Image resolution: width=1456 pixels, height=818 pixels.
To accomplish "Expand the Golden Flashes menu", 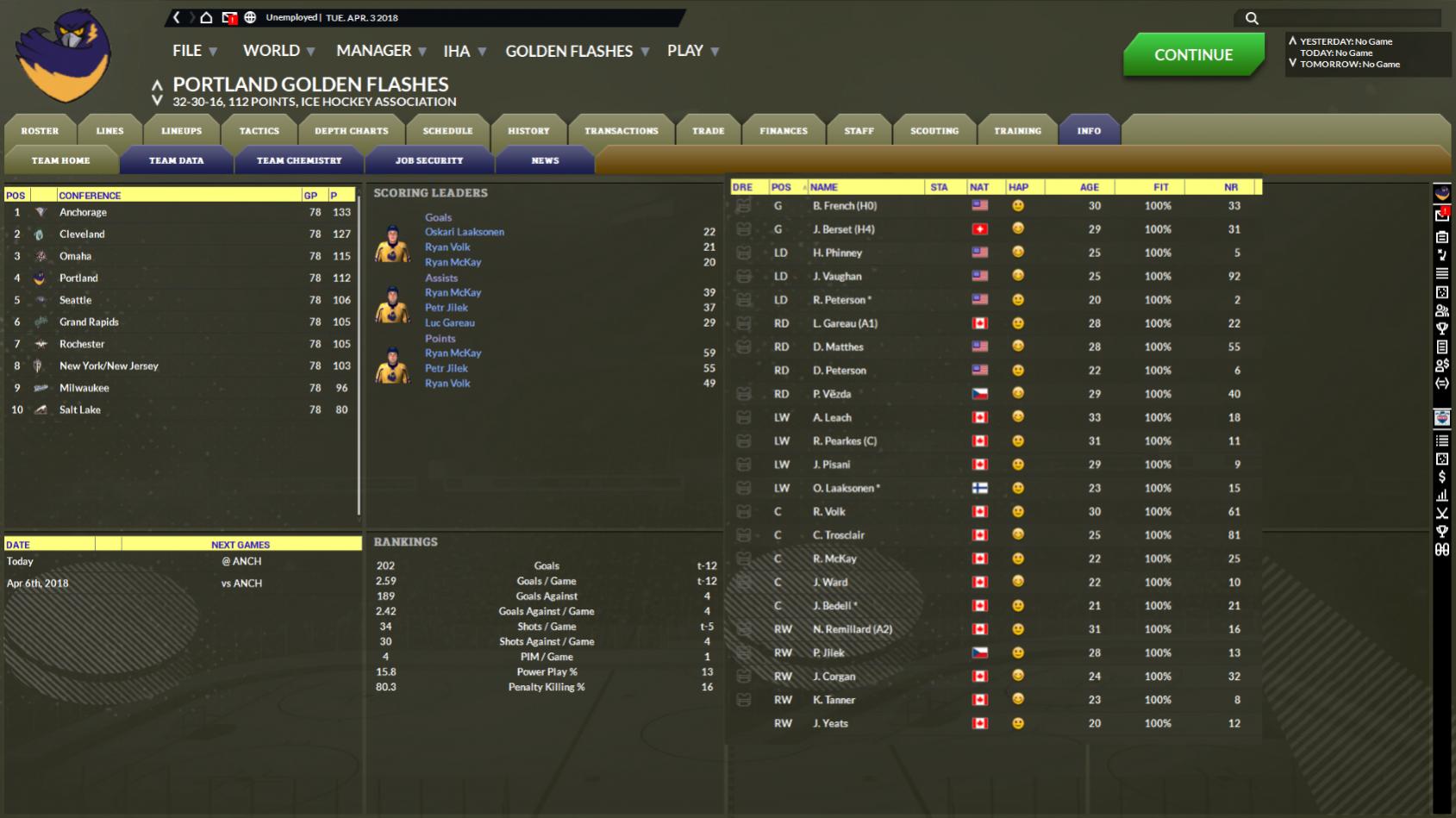I will [576, 51].
